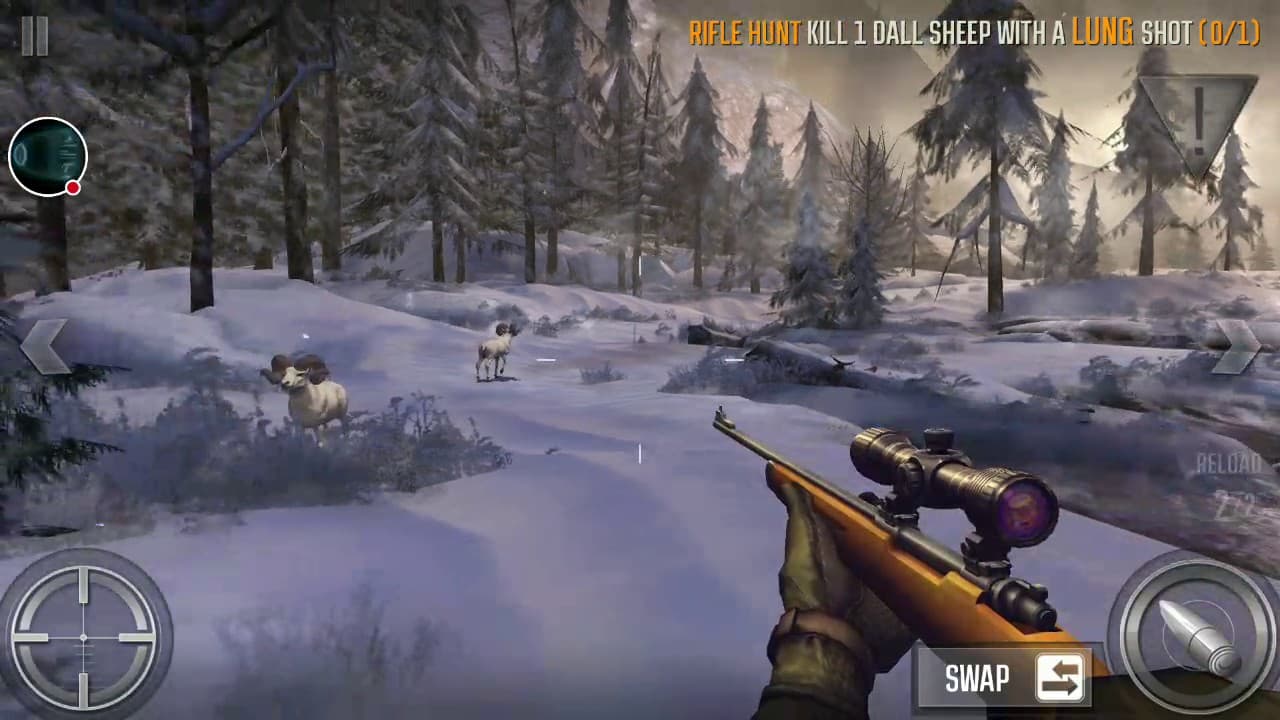1280x720 pixels.
Task: Tap the right navigation chevron
Action: point(1236,345)
